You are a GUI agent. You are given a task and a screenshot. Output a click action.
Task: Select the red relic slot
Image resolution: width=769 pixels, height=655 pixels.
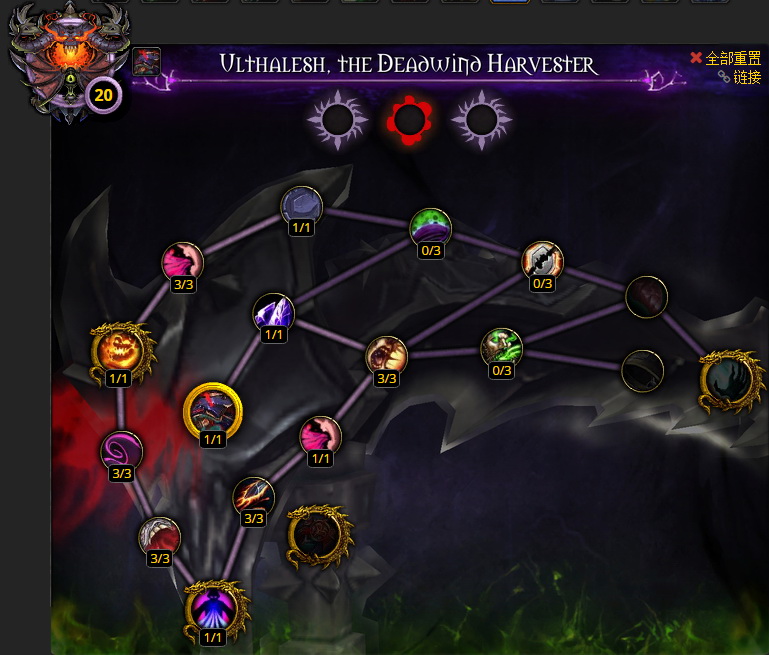(x=408, y=120)
